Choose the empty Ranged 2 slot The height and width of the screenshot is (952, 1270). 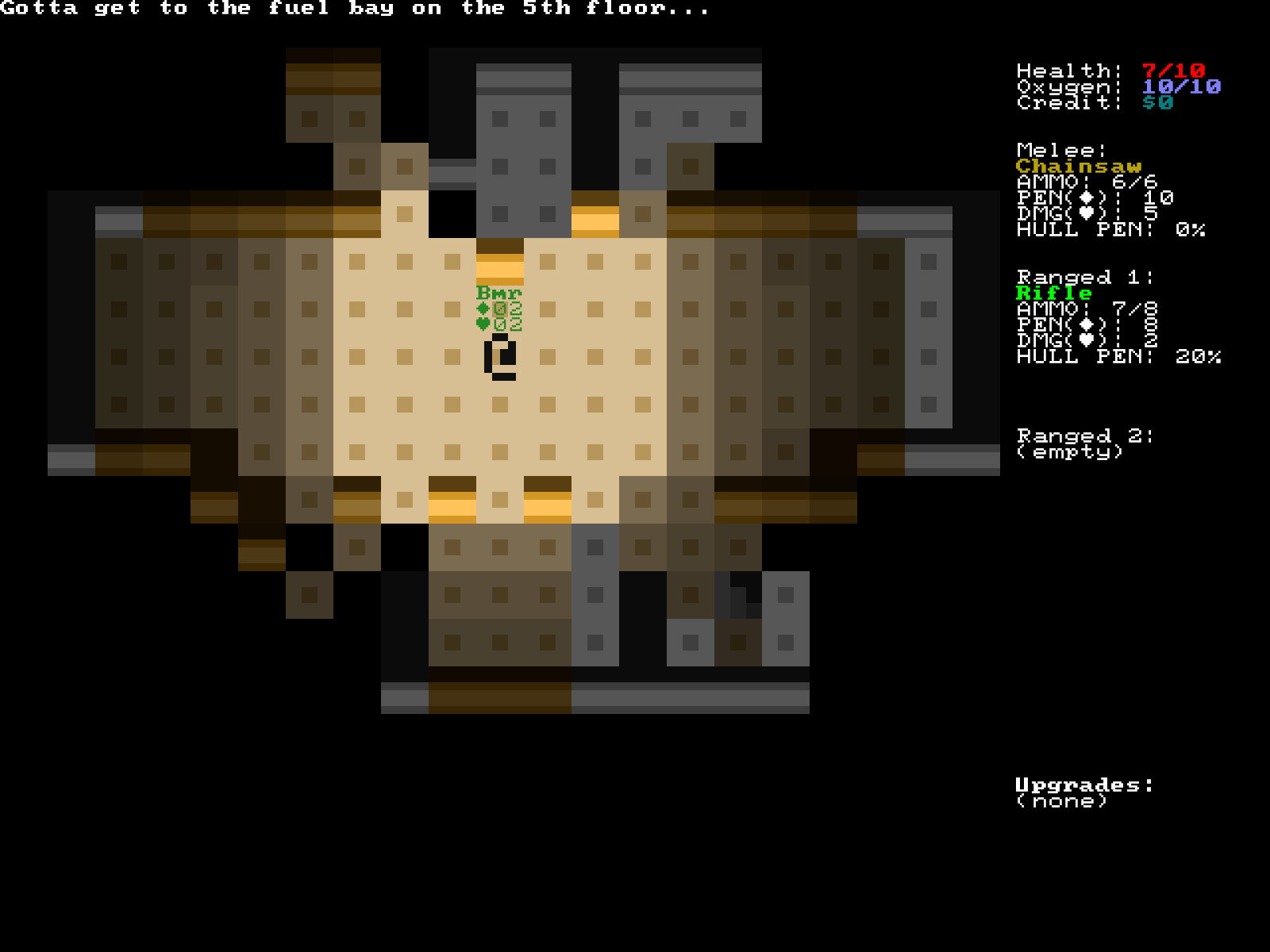[x=1069, y=452]
